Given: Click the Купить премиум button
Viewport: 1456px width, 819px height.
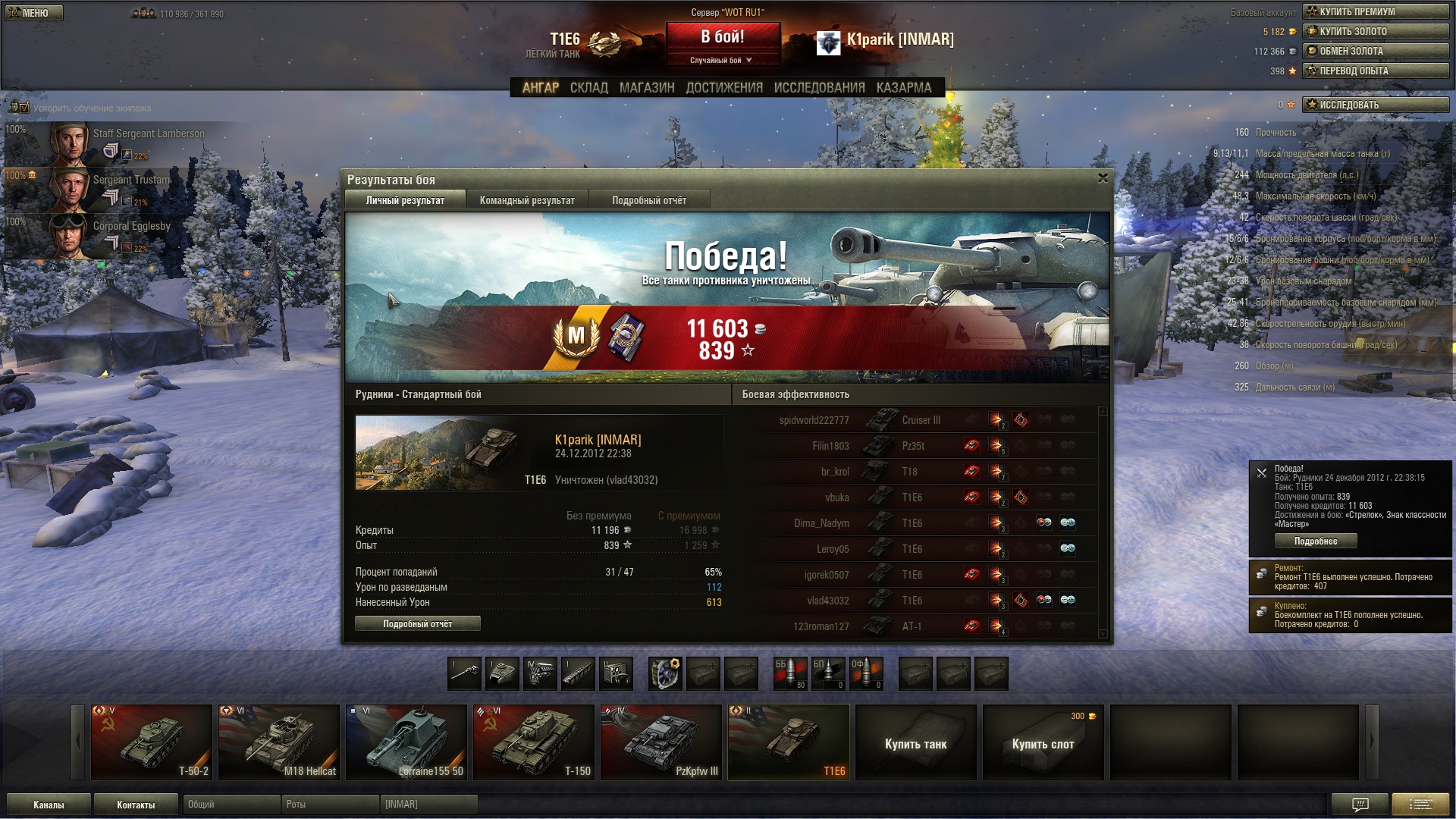Looking at the screenshot, I should click(x=1375, y=11).
